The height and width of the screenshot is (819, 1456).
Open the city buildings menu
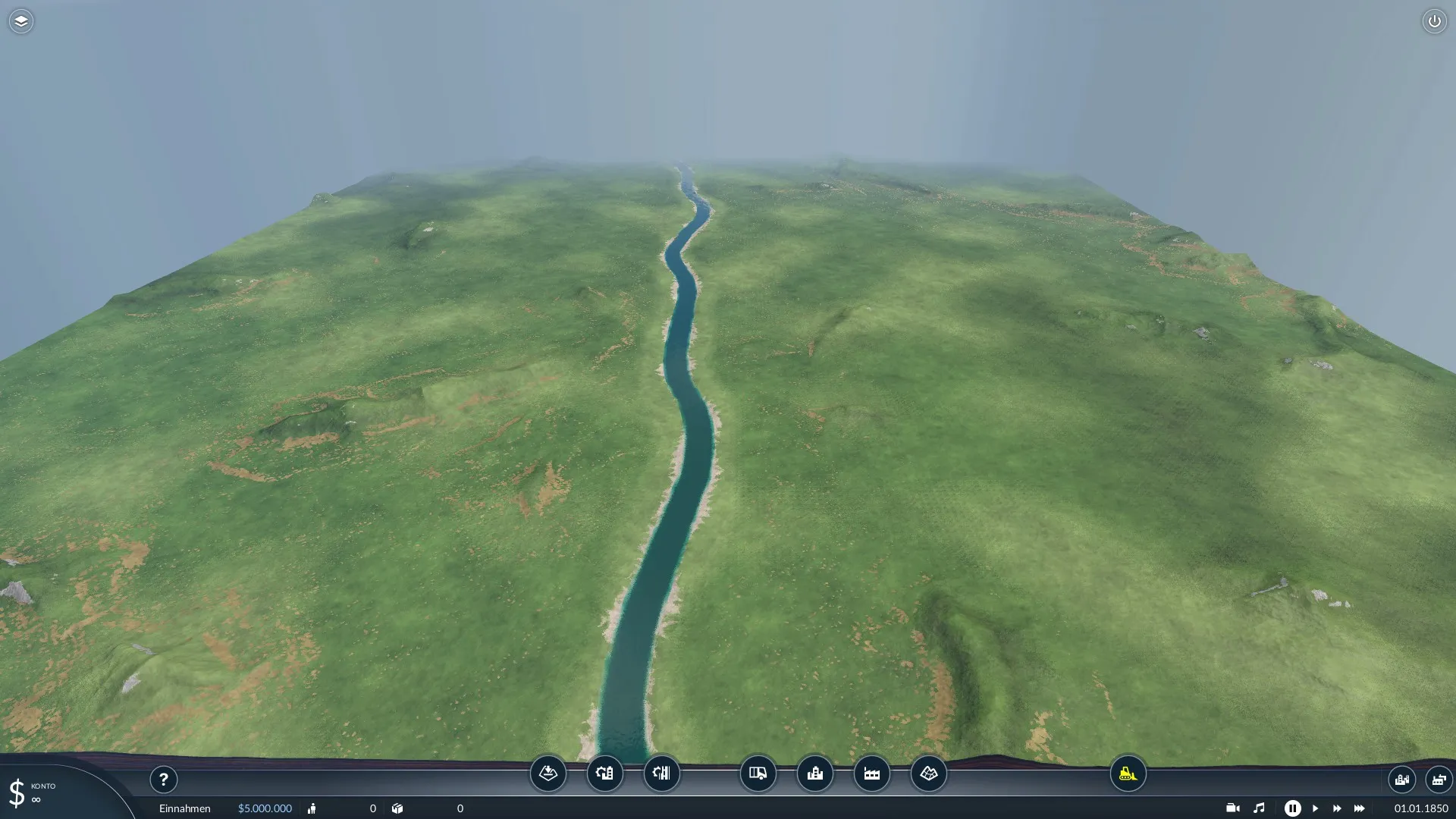point(815,773)
